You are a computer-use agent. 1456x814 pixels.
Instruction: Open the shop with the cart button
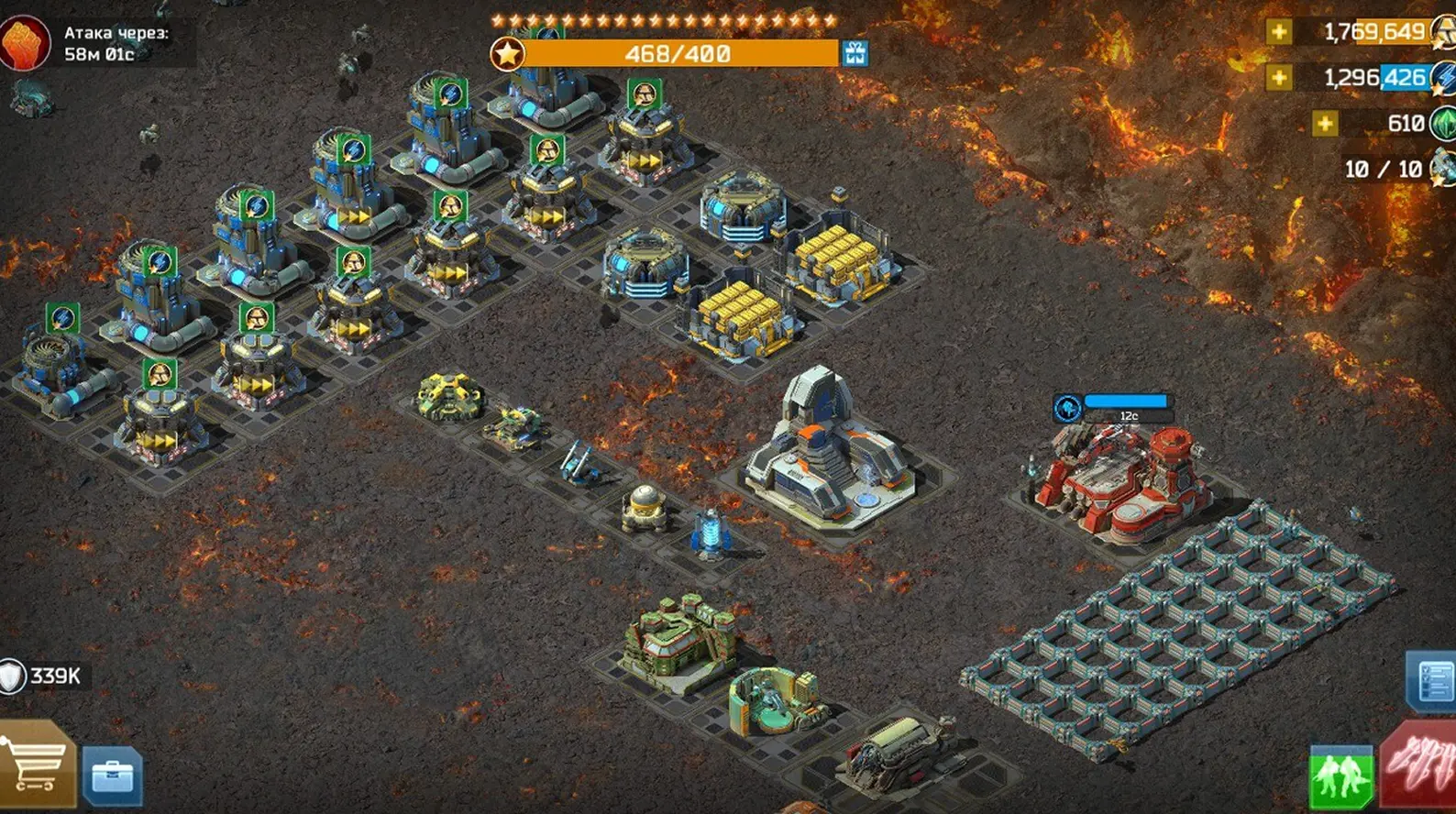click(37, 767)
